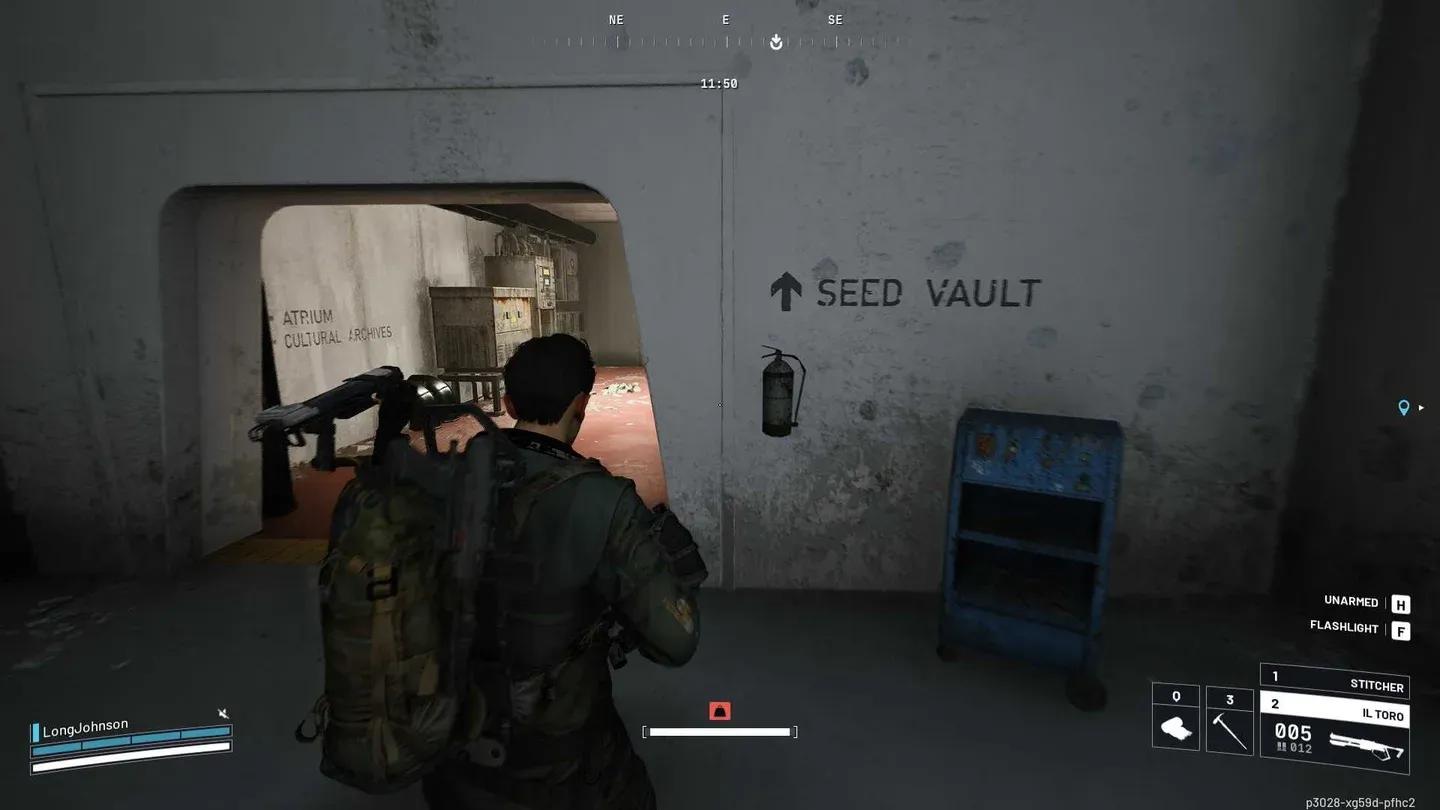Toggle the FLASHLIGHT with the F keybind badge

coord(1400,628)
